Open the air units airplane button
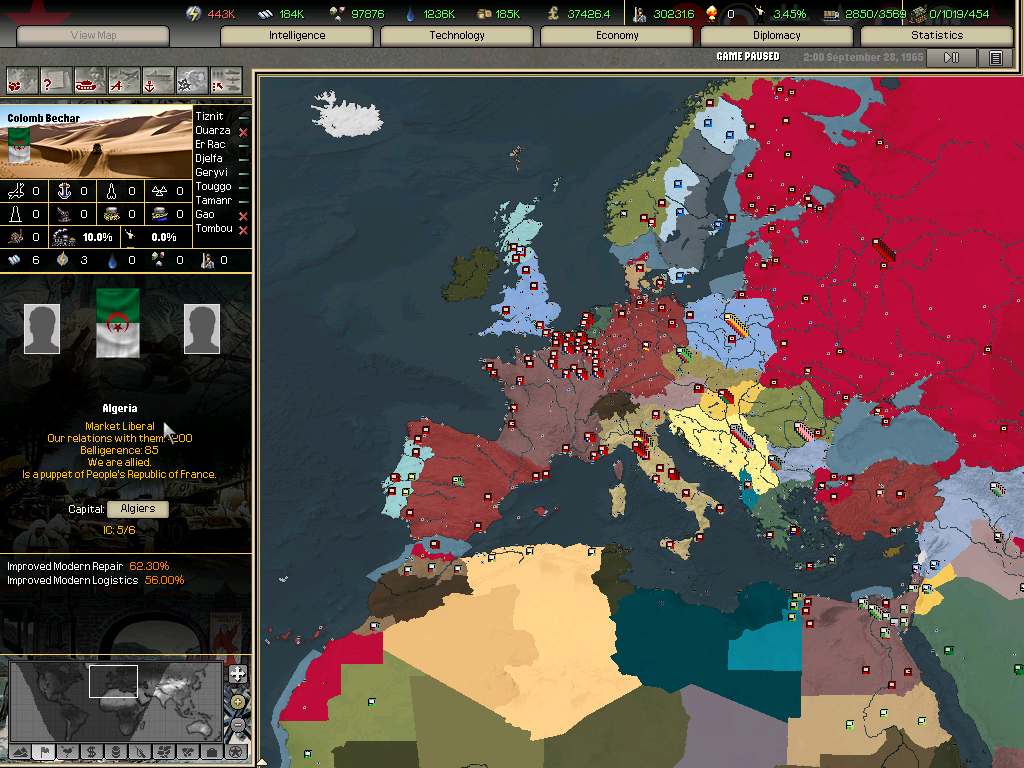The height and width of the screenshot is (768, 1024). click(x=124, y=79)
